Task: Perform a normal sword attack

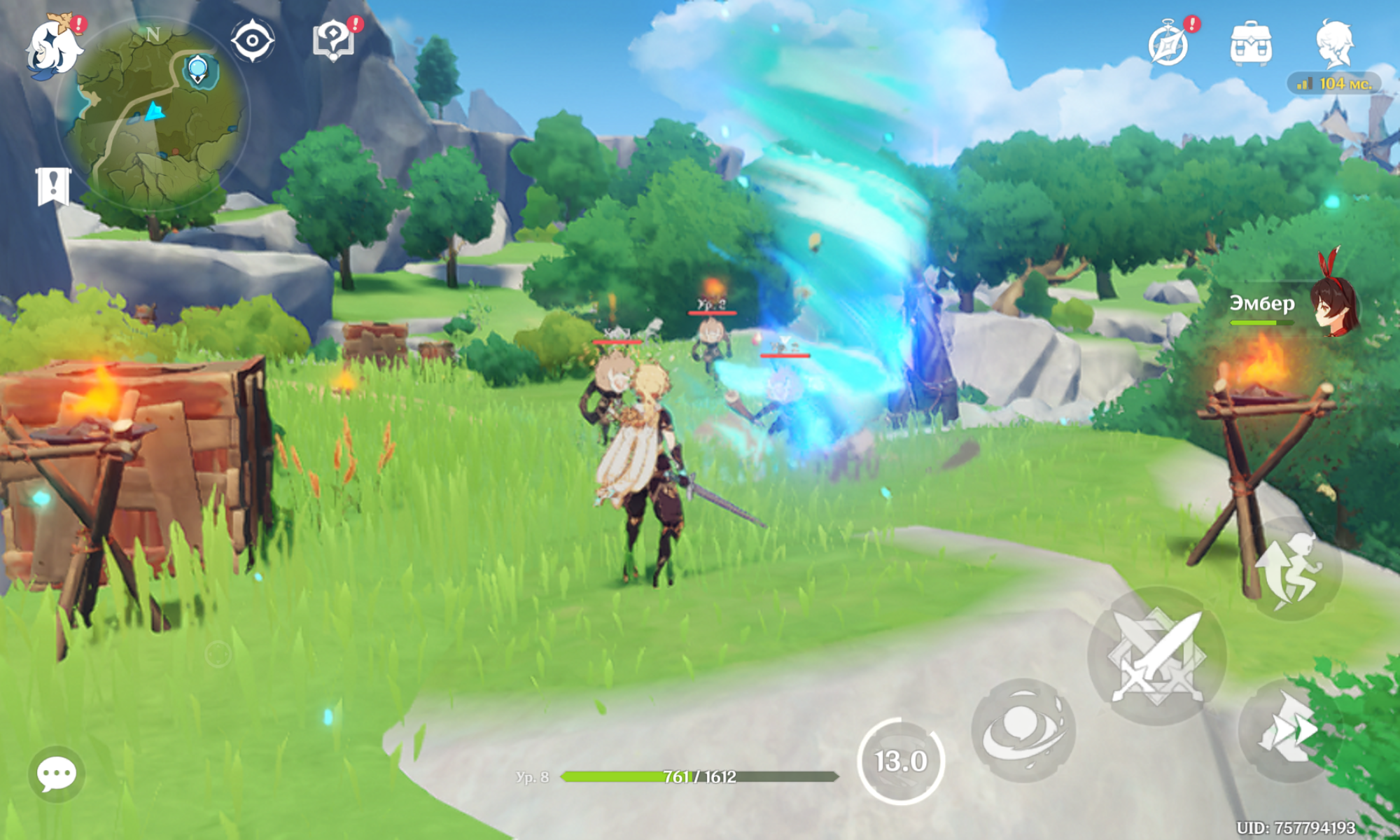Action: tap(1156, 656)
